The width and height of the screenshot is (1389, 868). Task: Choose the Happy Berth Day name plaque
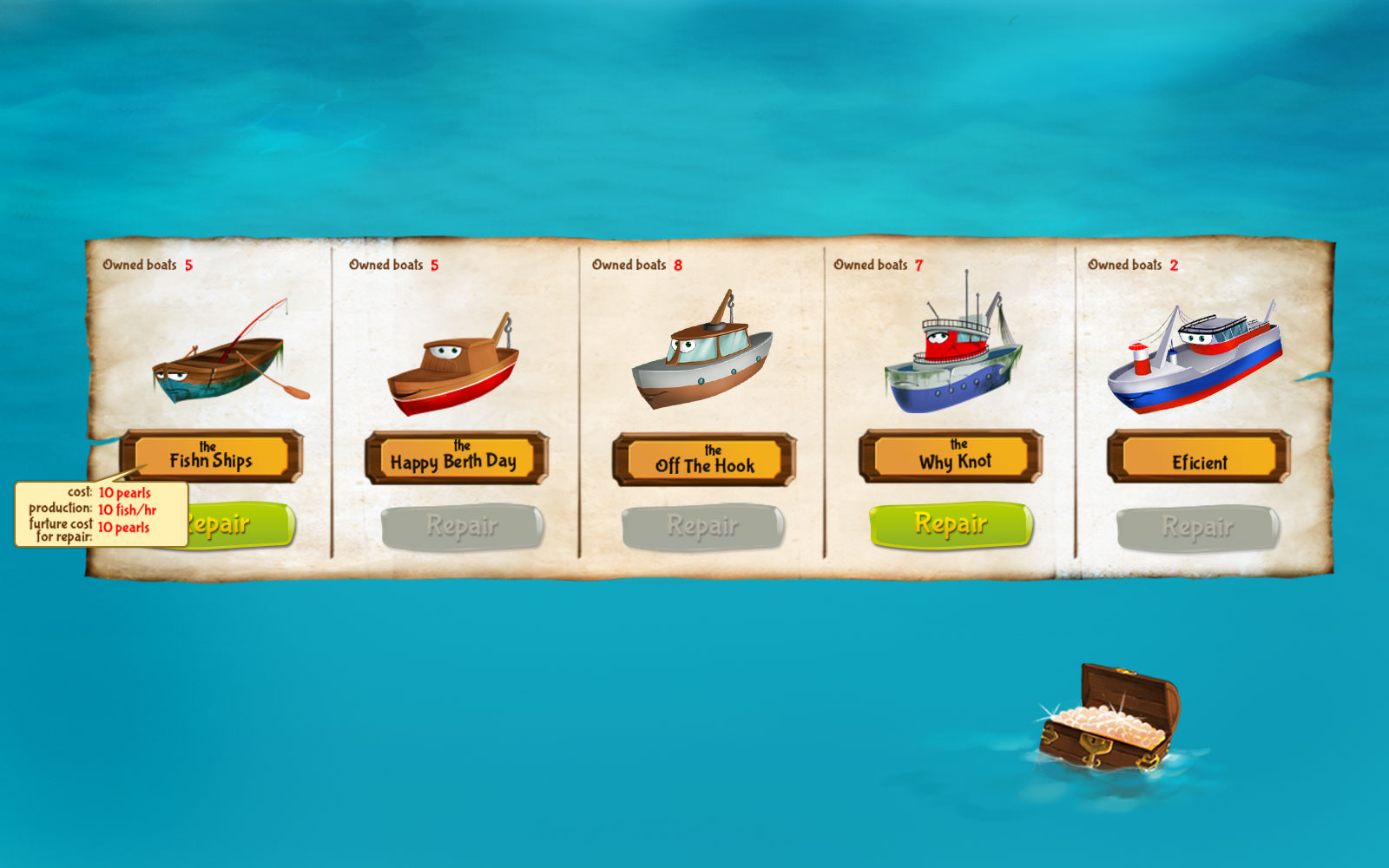tap(456, 458)
